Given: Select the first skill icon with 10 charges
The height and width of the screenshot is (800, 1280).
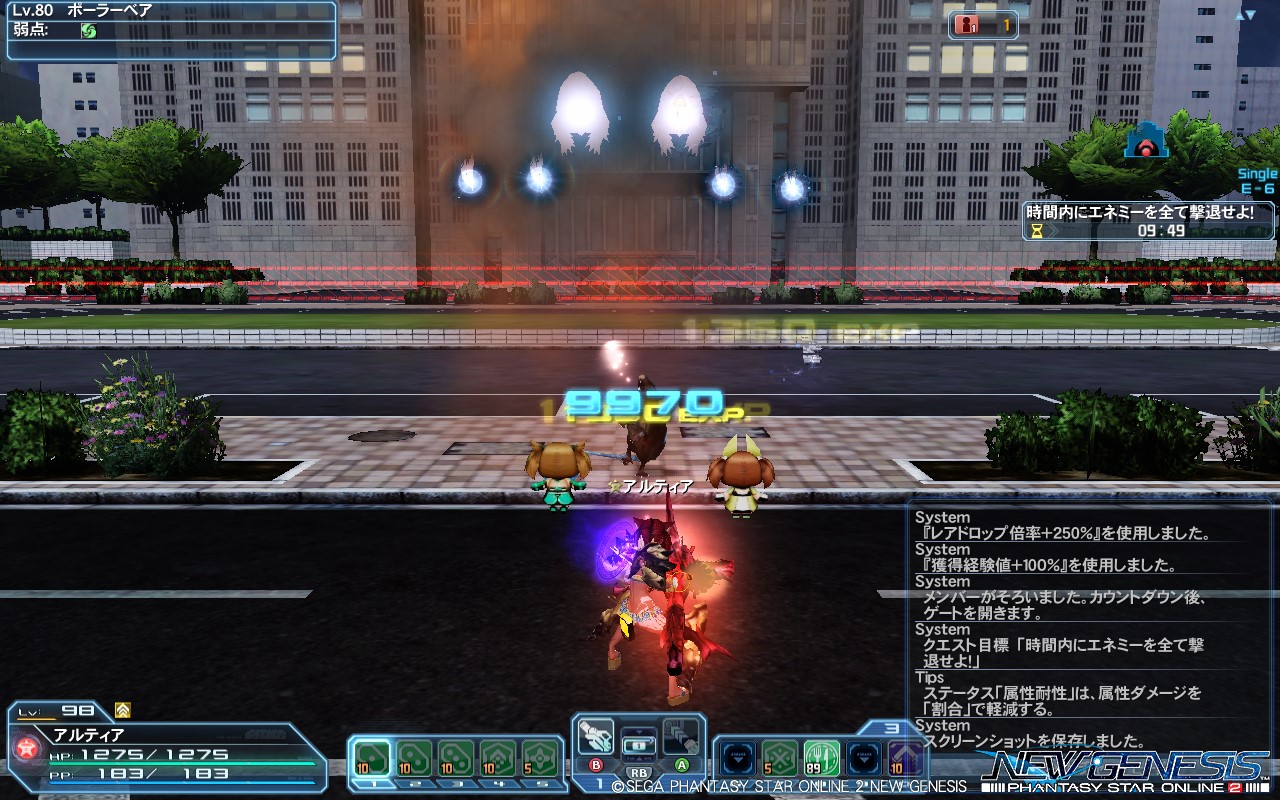Looking at the screenshot, I should point(374,755).
